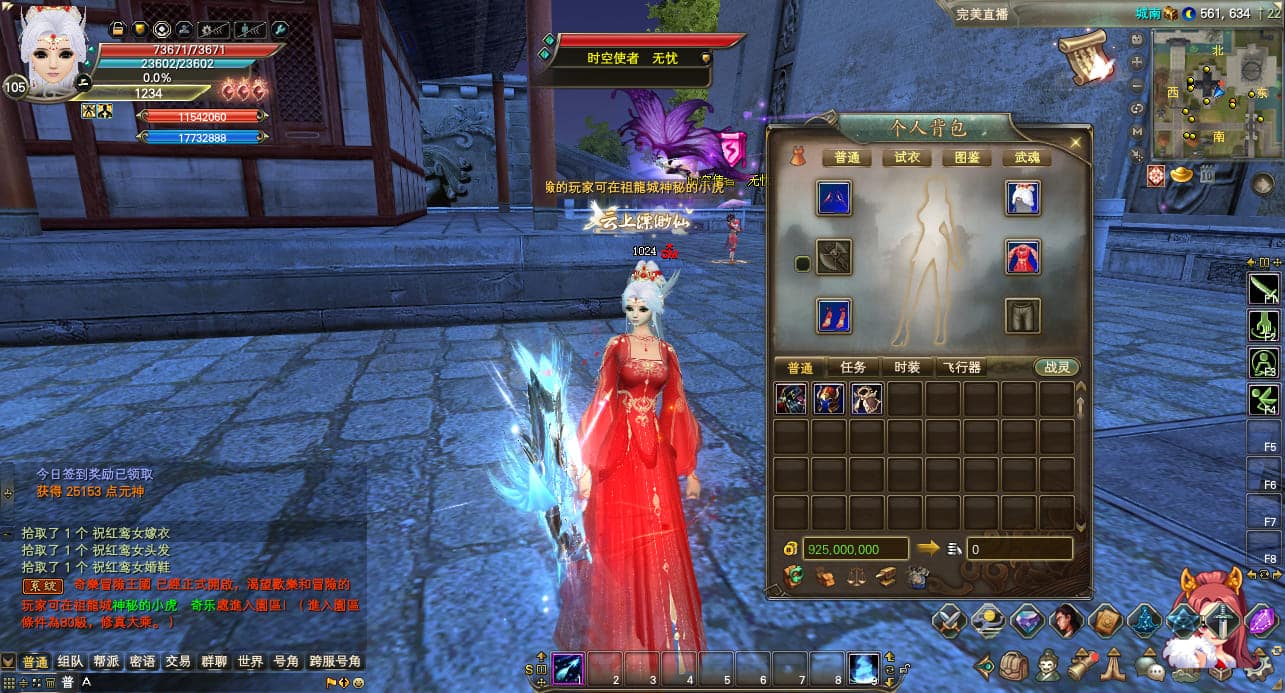Open the 图鉴 tab in the backpack
The width and height of the screenshot is (1285, 693).
click(967, 157)
